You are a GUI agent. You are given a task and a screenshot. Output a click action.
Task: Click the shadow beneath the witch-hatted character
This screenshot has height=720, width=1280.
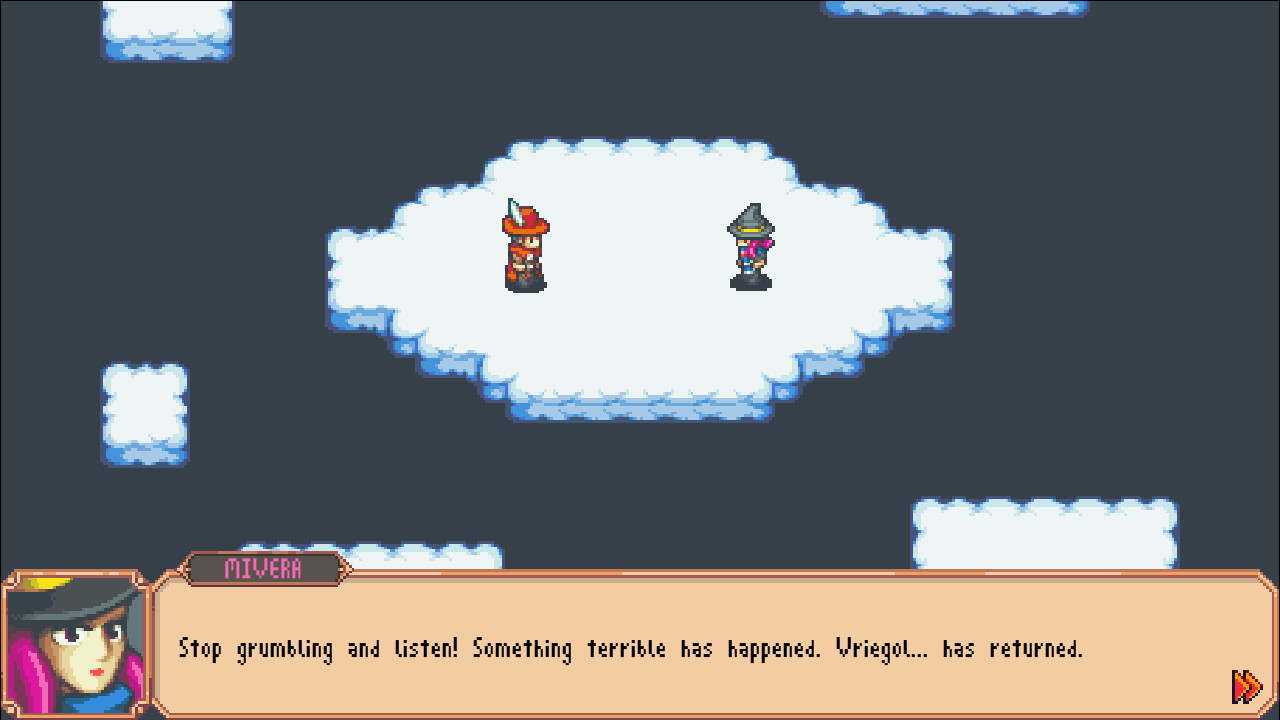pyautogui.click(x=750, y=286)
